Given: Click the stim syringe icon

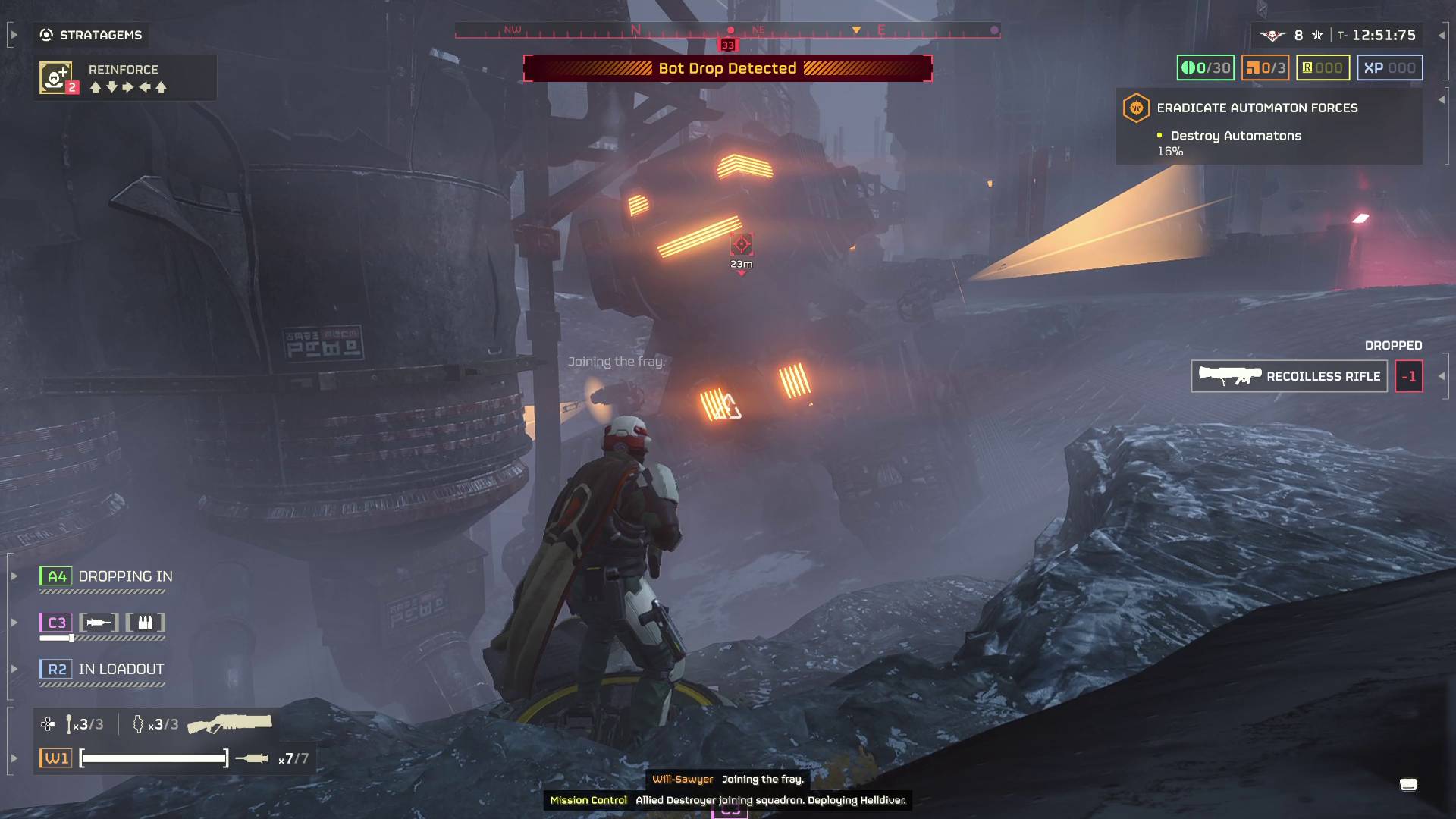Looking at the screenshot, I should [x=71, y=723].
